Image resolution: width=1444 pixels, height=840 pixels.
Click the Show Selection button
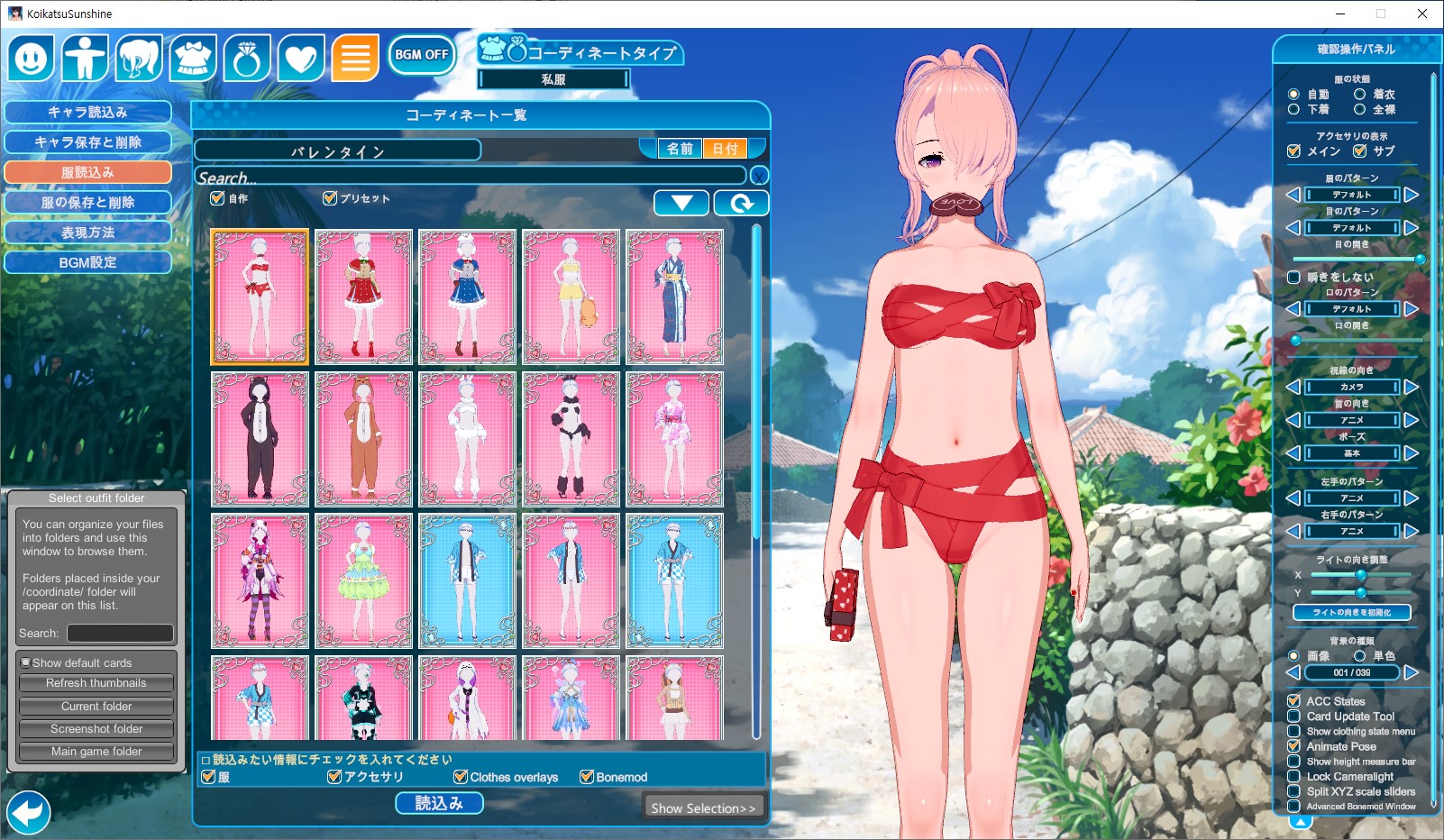tap(703, 808)
